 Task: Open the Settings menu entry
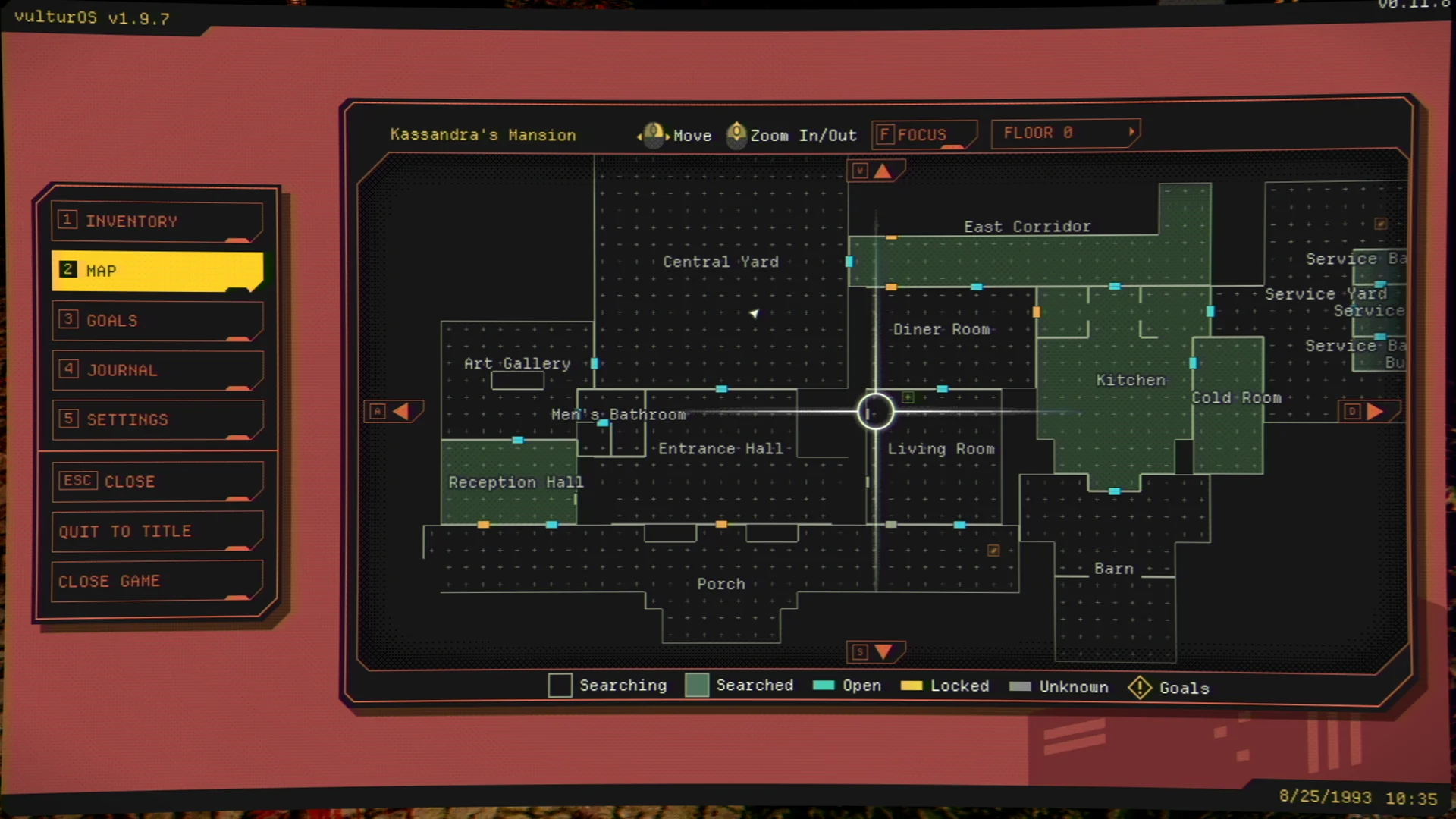coord(157,419)
